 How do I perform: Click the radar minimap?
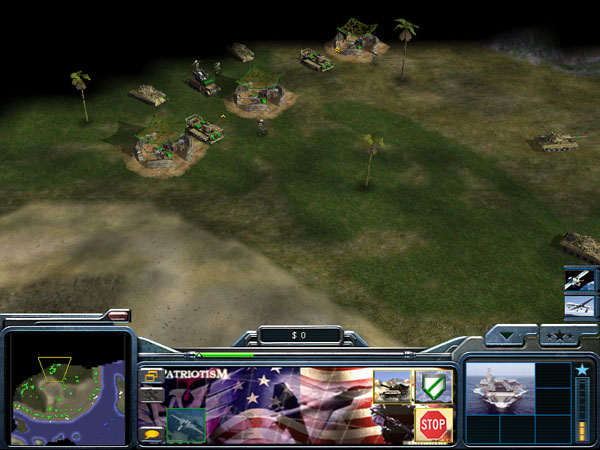coord(67,387)
